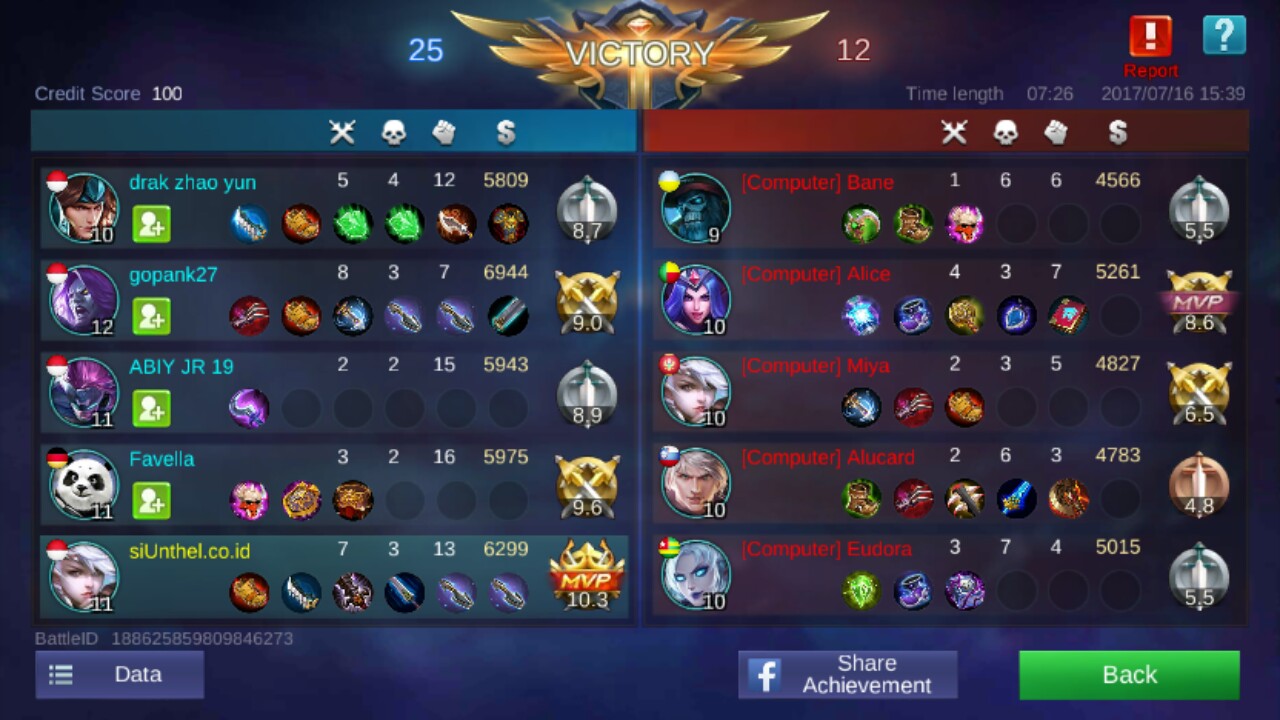This screenshot has height=720, width=1280.
Task: Open the Report panel
Action: [x=1149, y=37]
